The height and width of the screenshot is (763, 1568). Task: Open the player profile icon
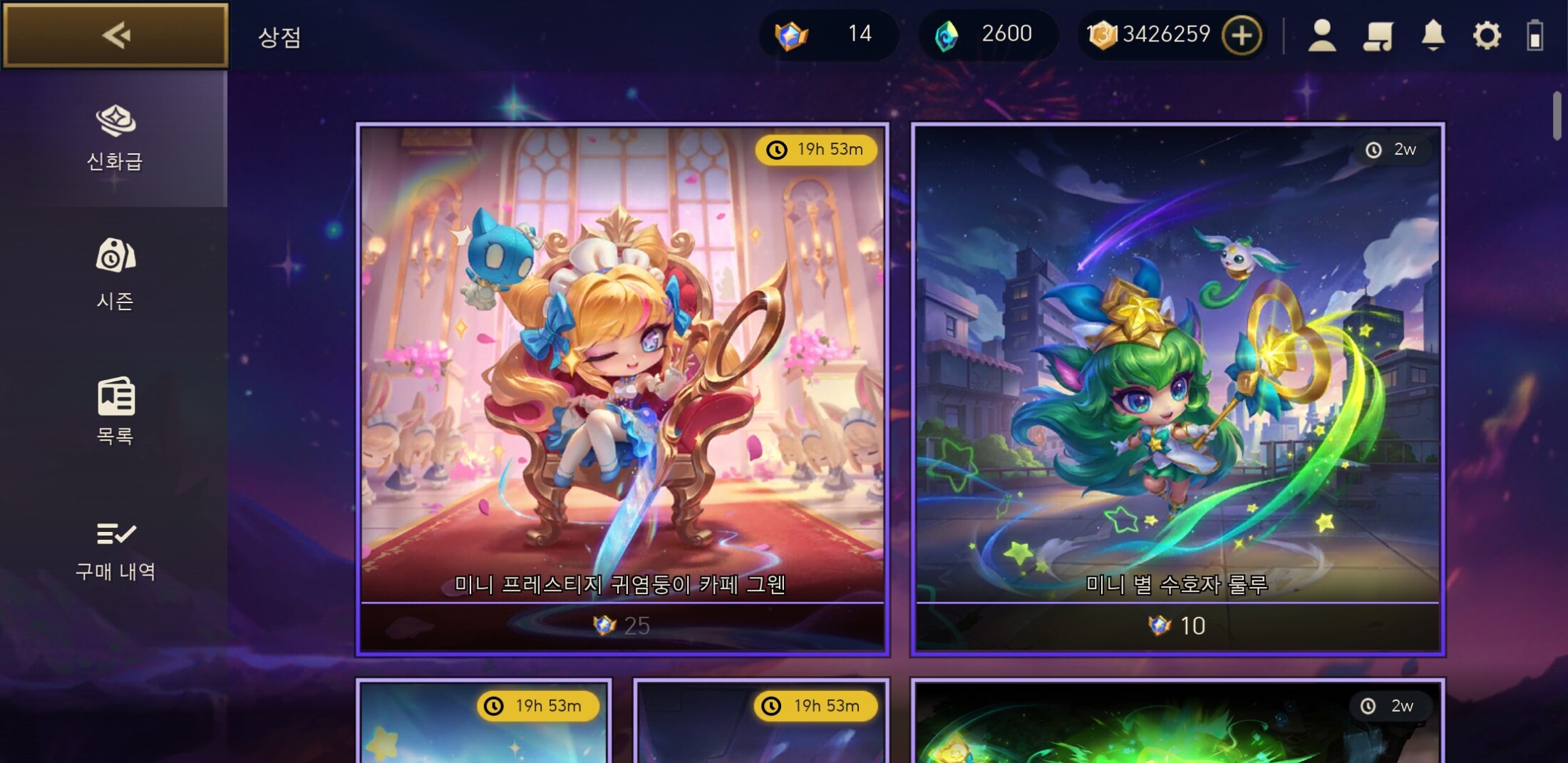(1322, 35)
